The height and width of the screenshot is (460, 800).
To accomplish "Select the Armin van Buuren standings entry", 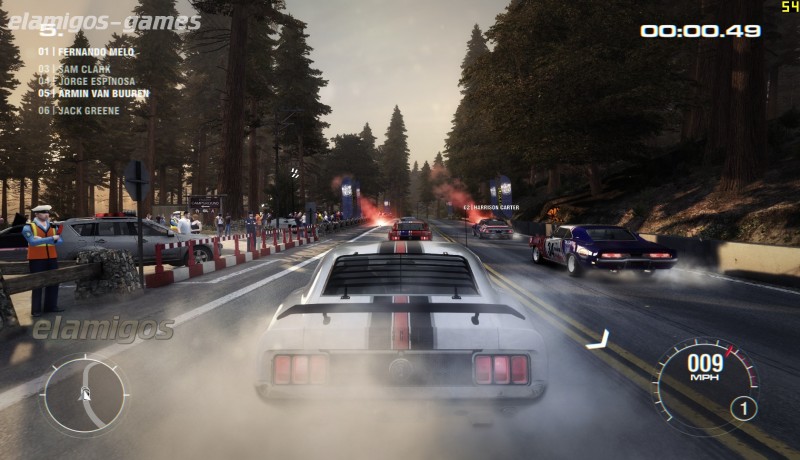I will point(93,93).
